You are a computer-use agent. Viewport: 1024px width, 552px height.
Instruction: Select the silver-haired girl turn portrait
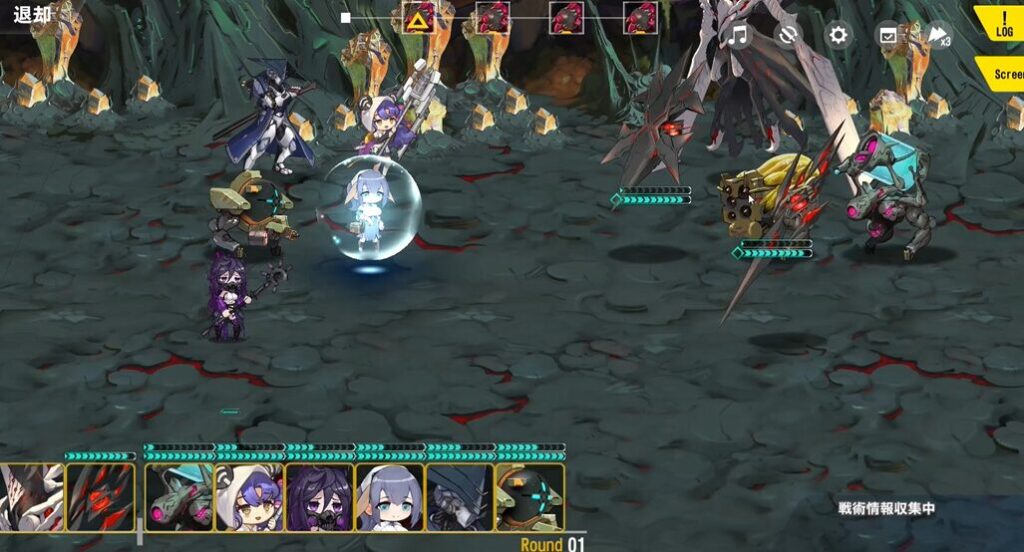pos(389,496)
